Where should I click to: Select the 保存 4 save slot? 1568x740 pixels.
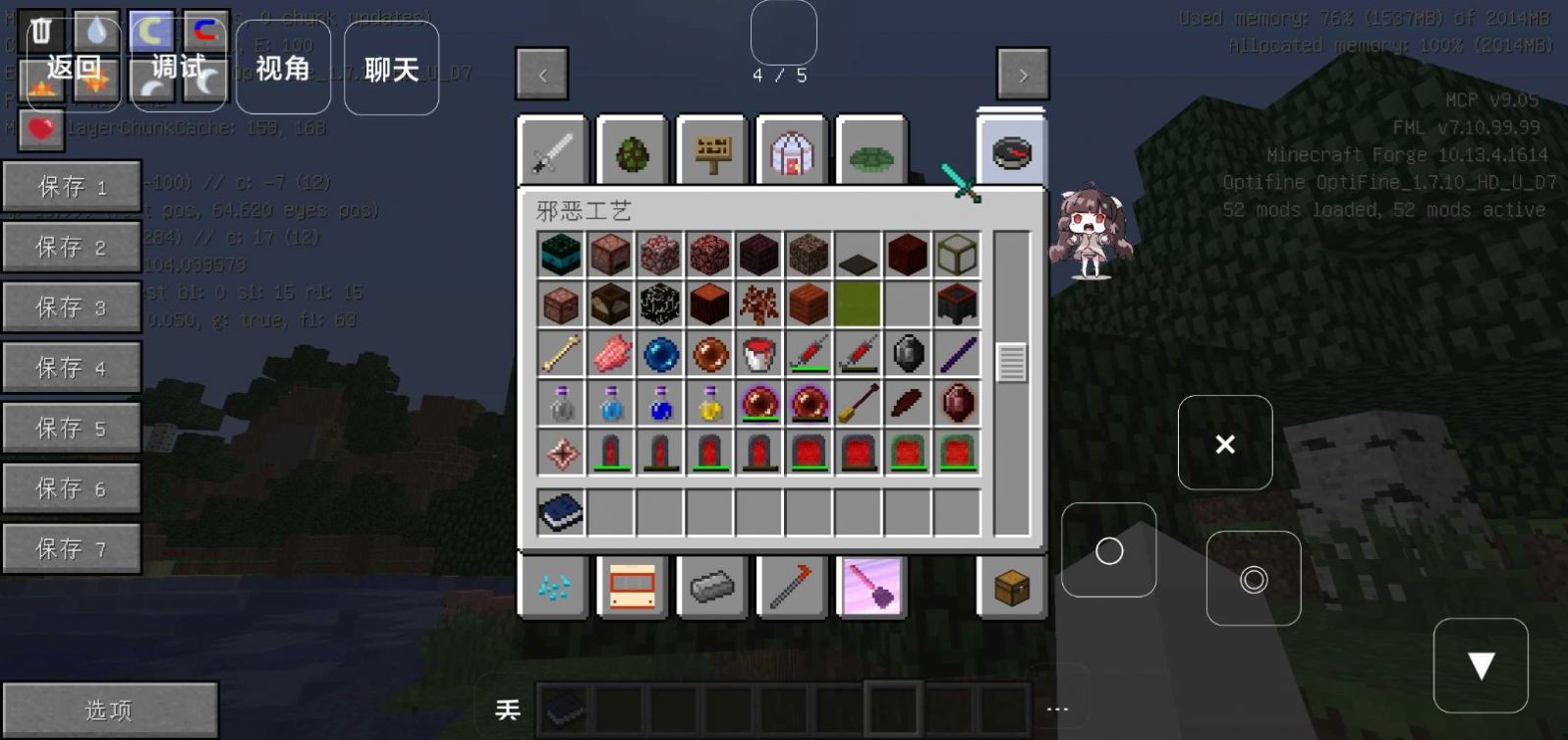72,368
